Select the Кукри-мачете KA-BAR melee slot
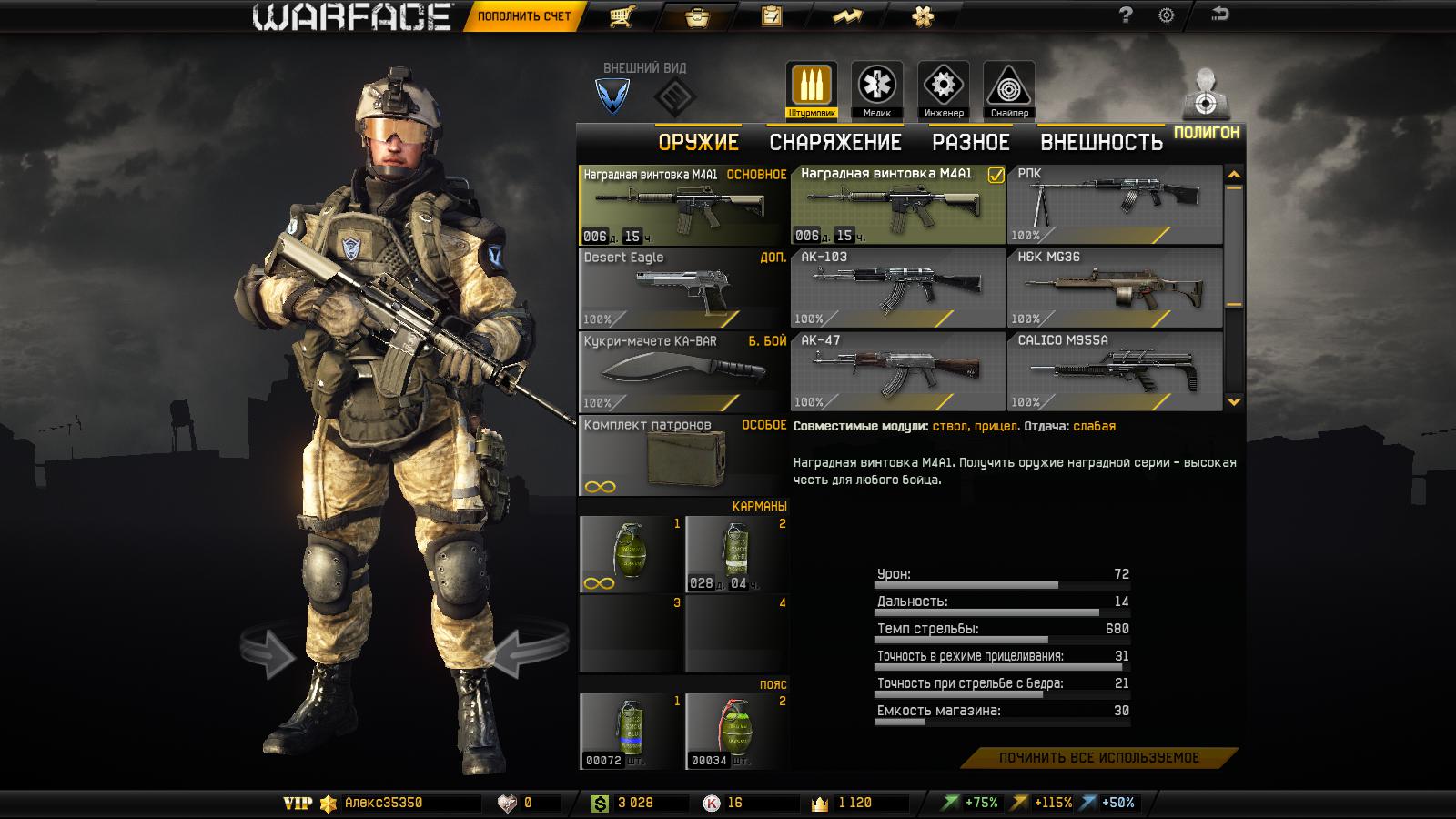The image size is (1456, 819). pos(682,372)
